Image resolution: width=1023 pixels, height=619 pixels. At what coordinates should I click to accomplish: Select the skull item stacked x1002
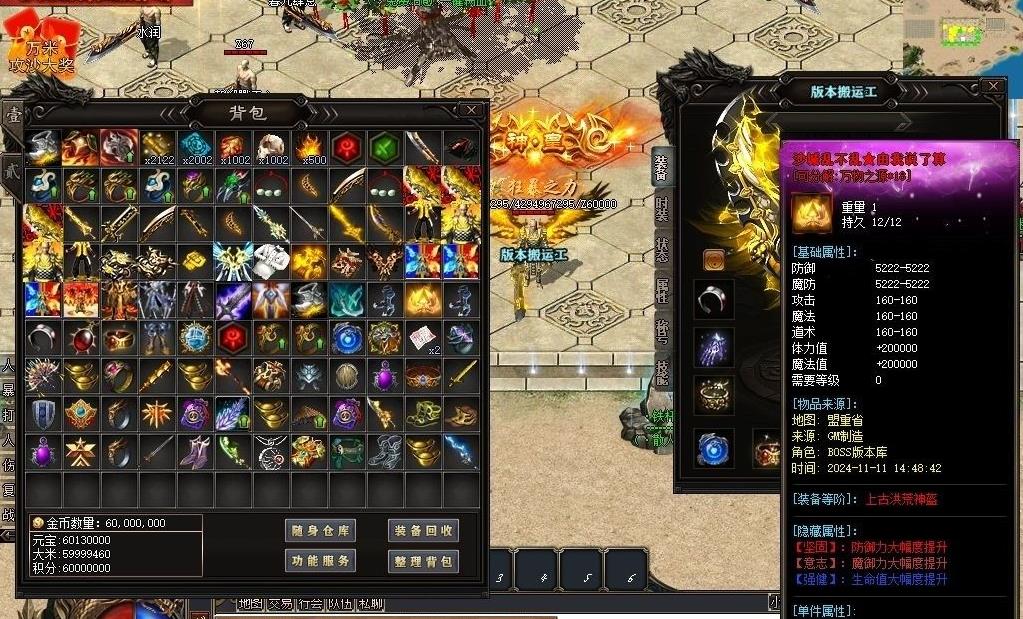pos(271,148)
